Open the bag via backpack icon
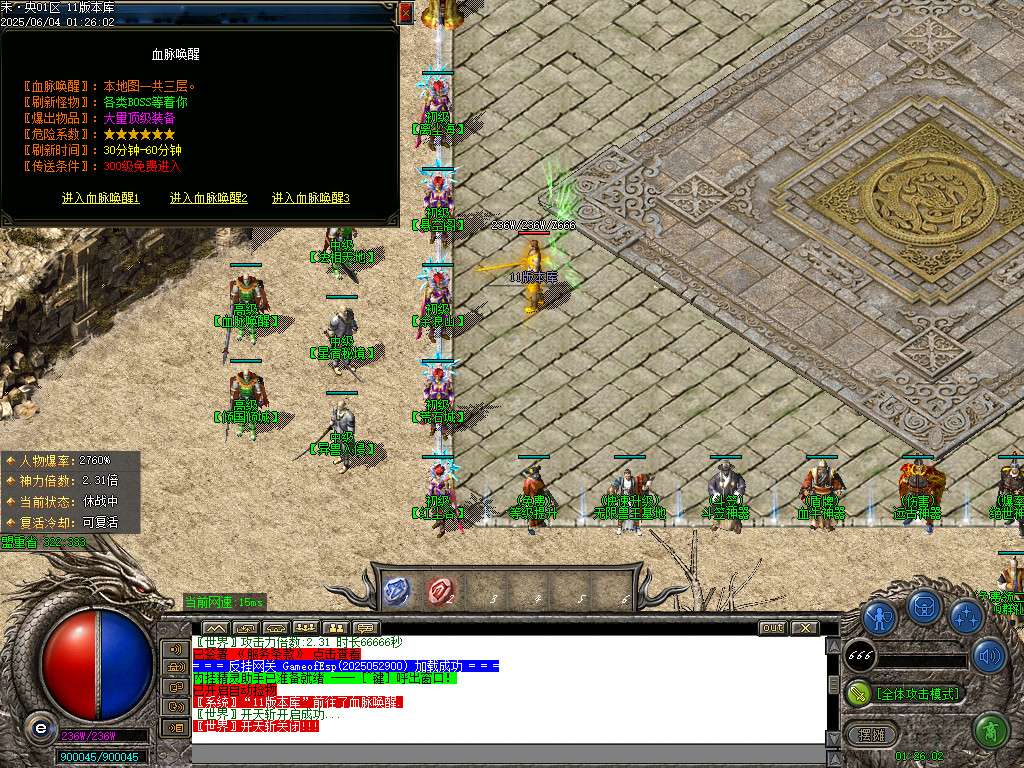Viewport: 1024px width, 768px height. [x=924, y=606]
